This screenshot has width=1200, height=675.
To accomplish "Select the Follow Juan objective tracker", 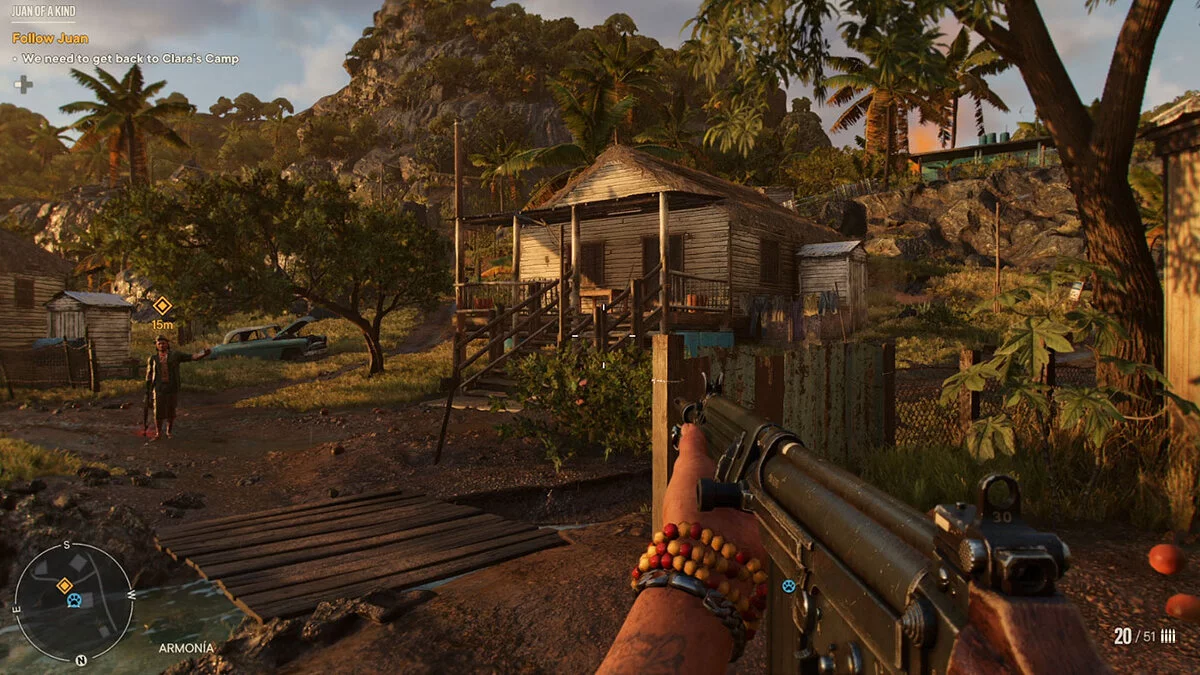I will [x=50, y=38].
